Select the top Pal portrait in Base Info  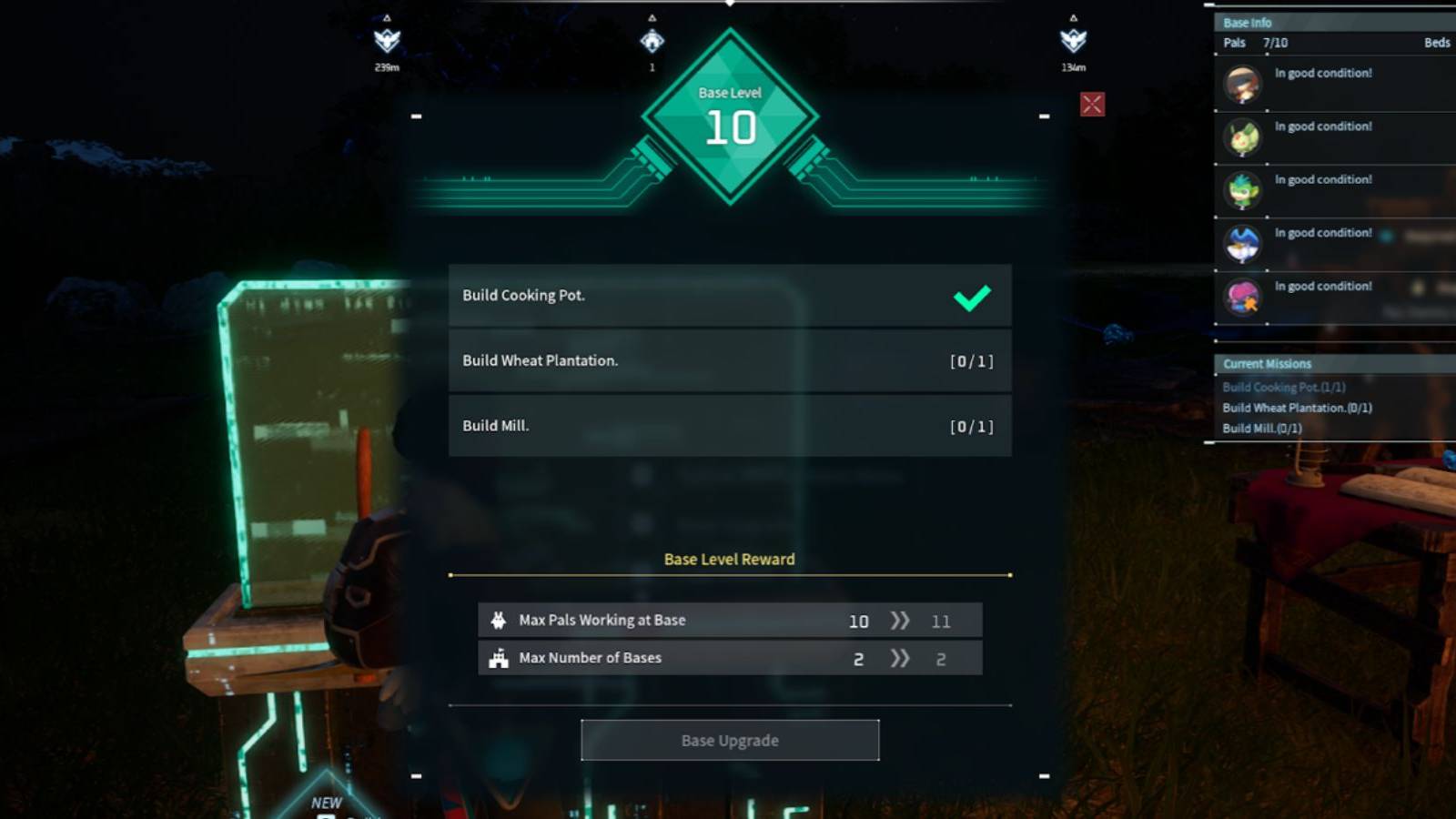[1243, 85]
